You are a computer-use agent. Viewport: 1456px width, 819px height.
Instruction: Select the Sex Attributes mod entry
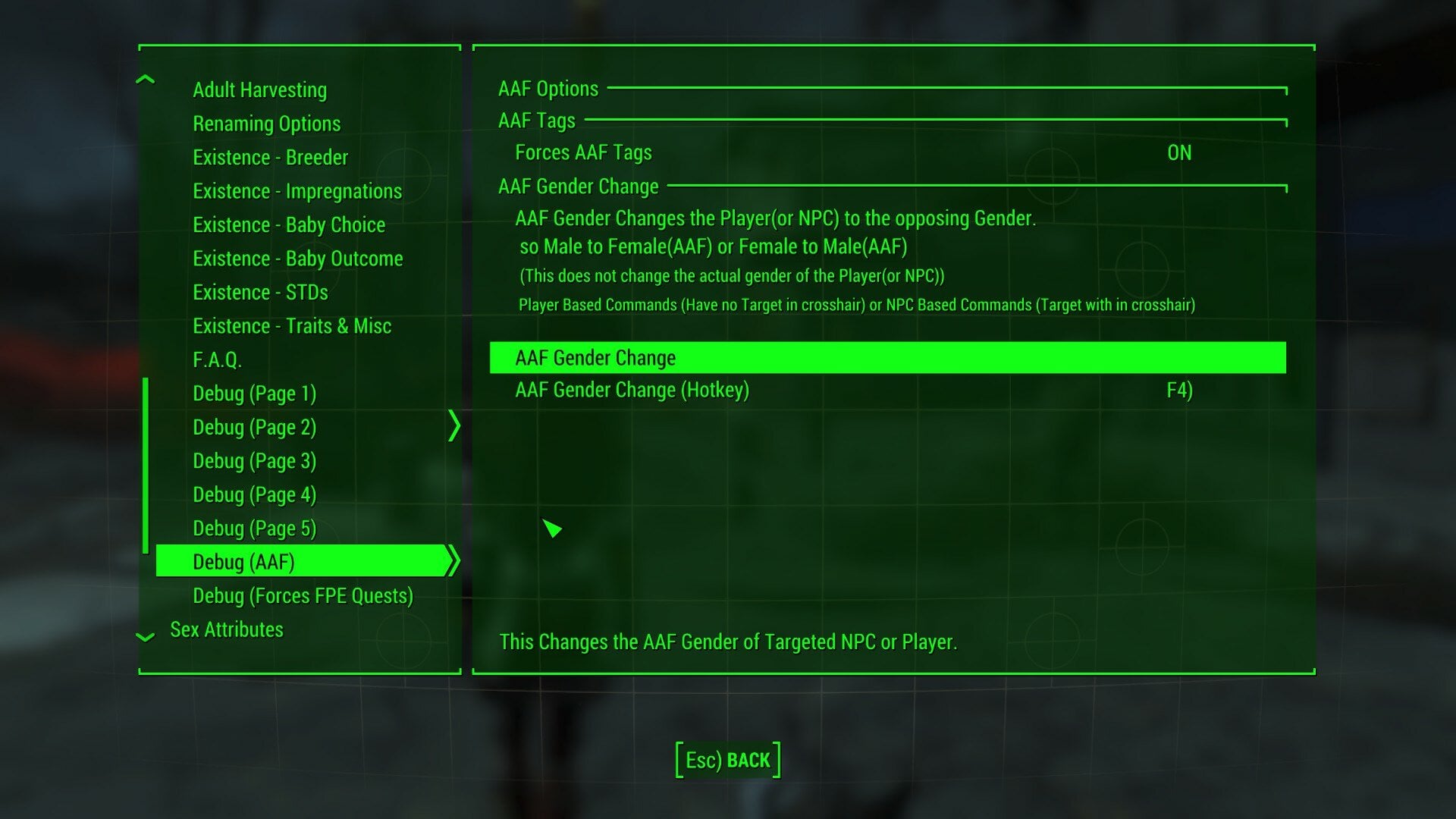[x=227, y=629]
